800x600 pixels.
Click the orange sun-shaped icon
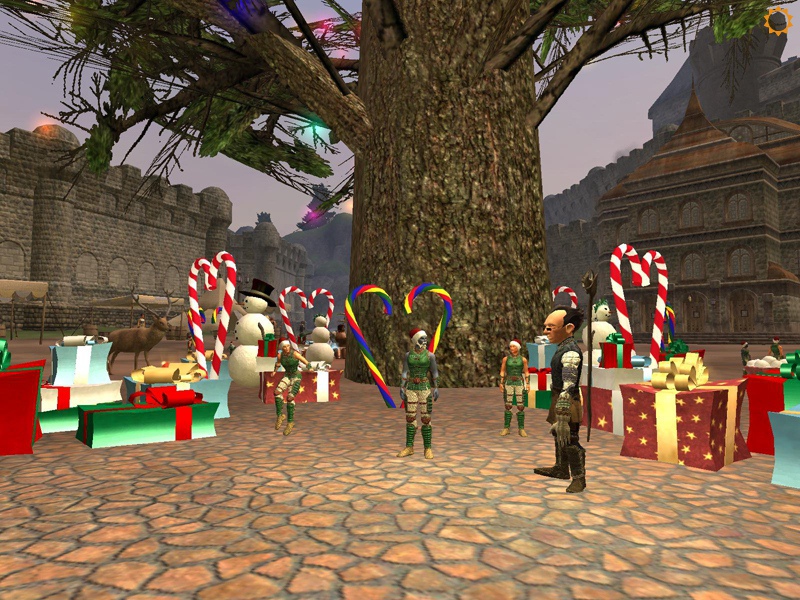click(x=776, y=20)
